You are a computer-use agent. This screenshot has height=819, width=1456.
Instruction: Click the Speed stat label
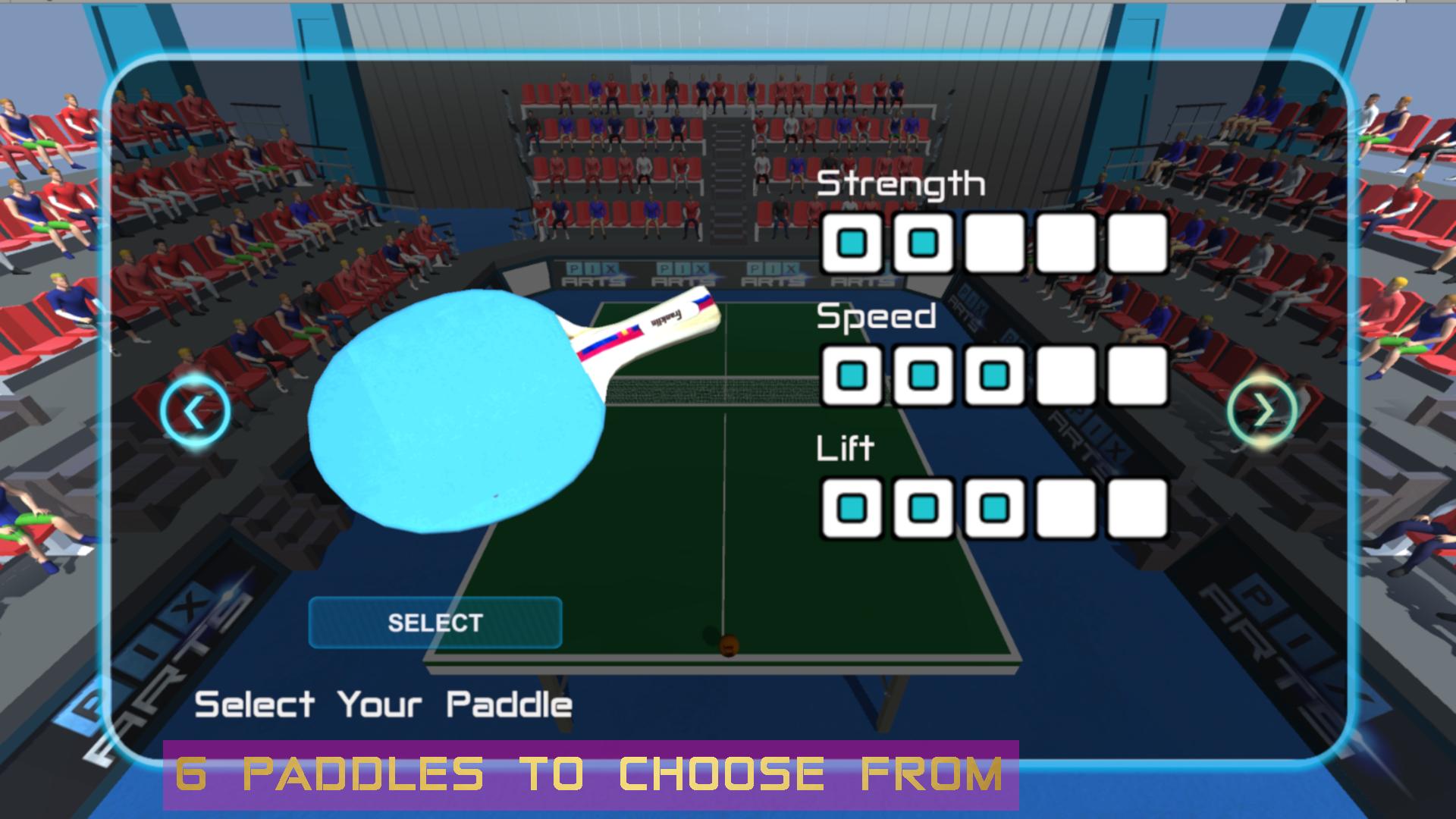pyautogui.click(x=876, y=318)
